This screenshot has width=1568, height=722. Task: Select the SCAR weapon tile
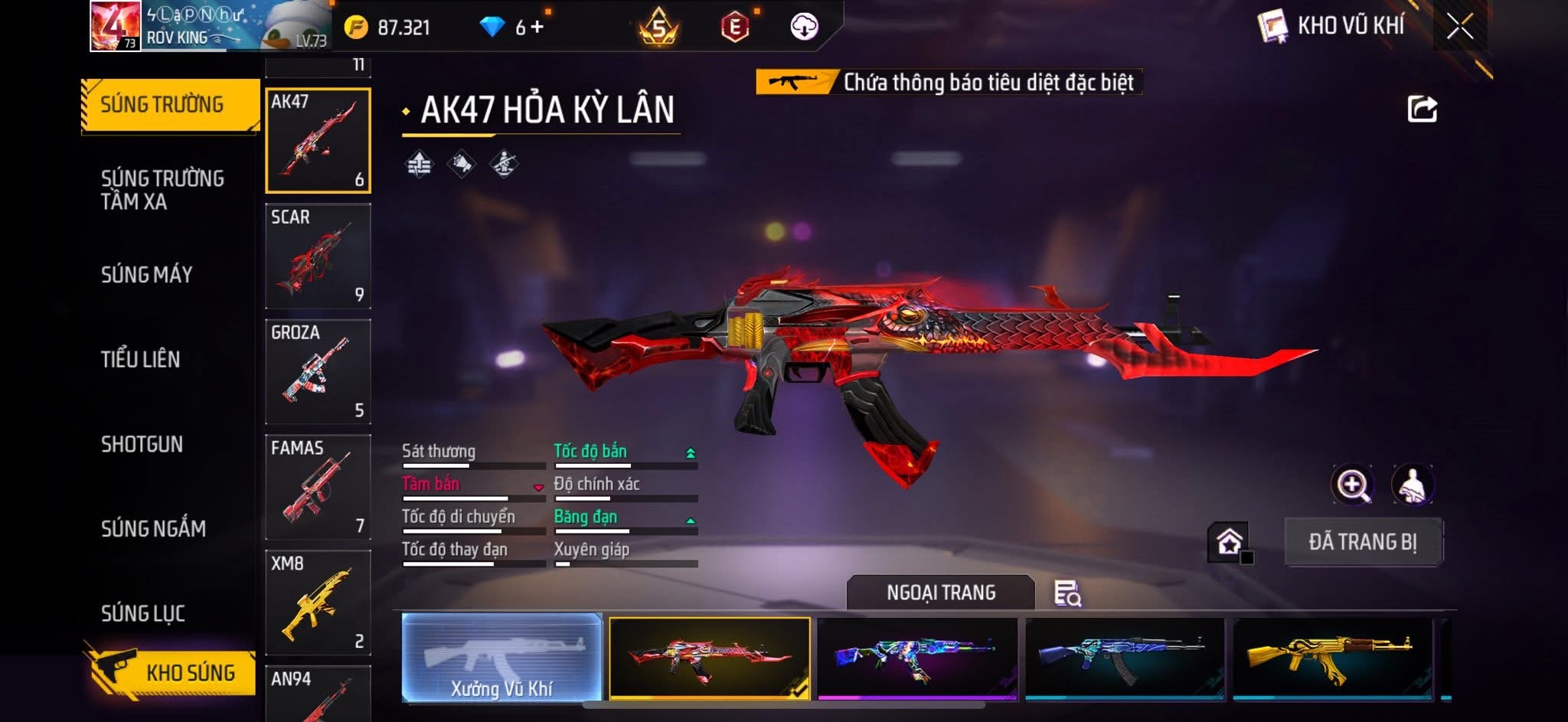click(x=318, y=256)
